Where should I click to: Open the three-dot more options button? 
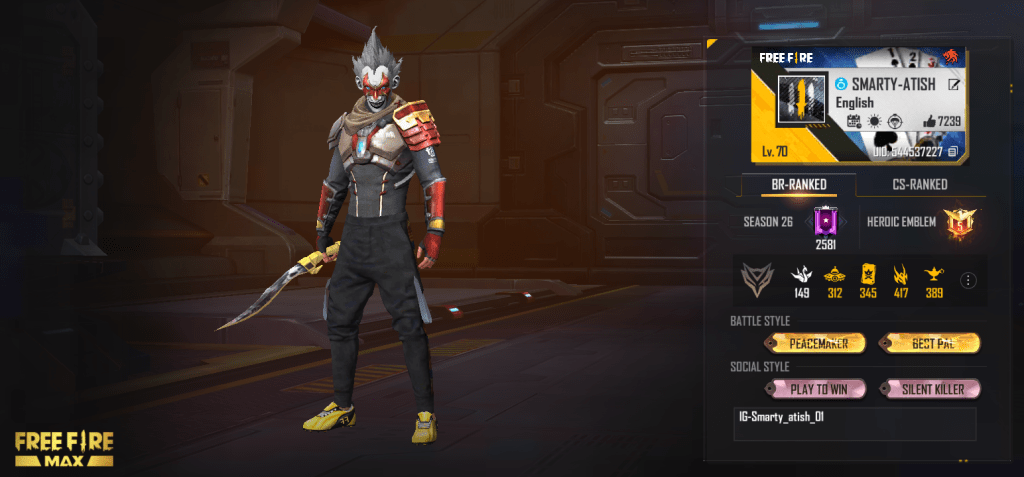pos(967,281)
